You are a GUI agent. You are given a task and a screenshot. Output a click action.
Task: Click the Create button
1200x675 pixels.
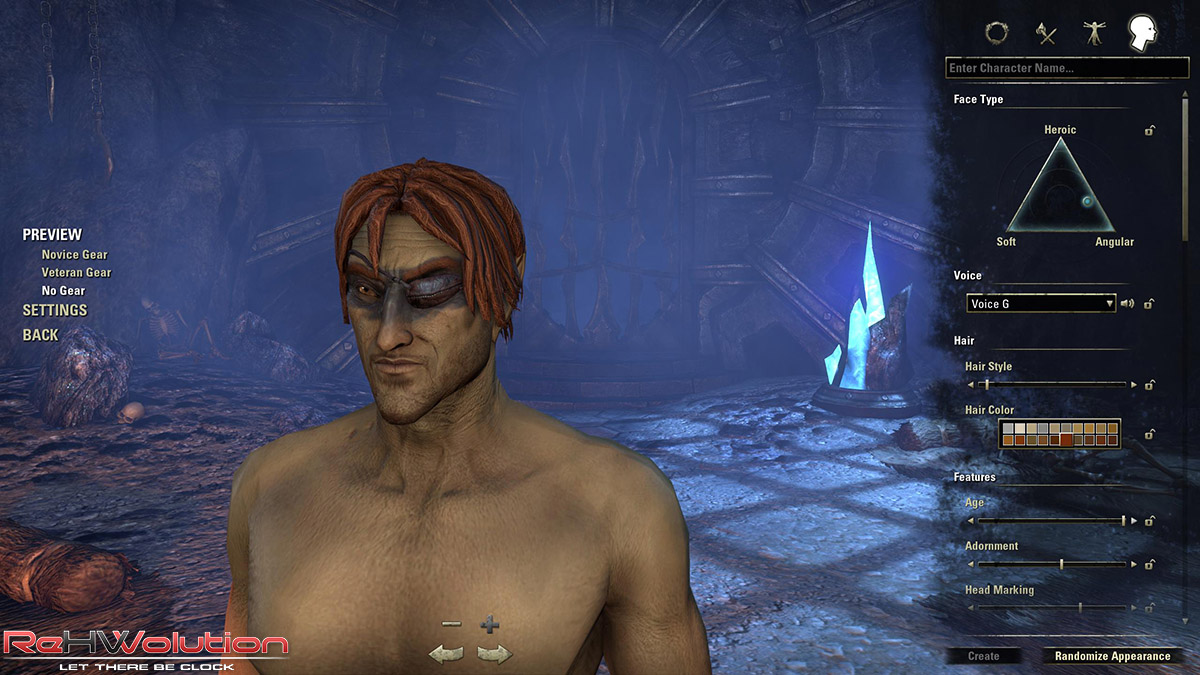pyautogui.click(x=984, y=656)
